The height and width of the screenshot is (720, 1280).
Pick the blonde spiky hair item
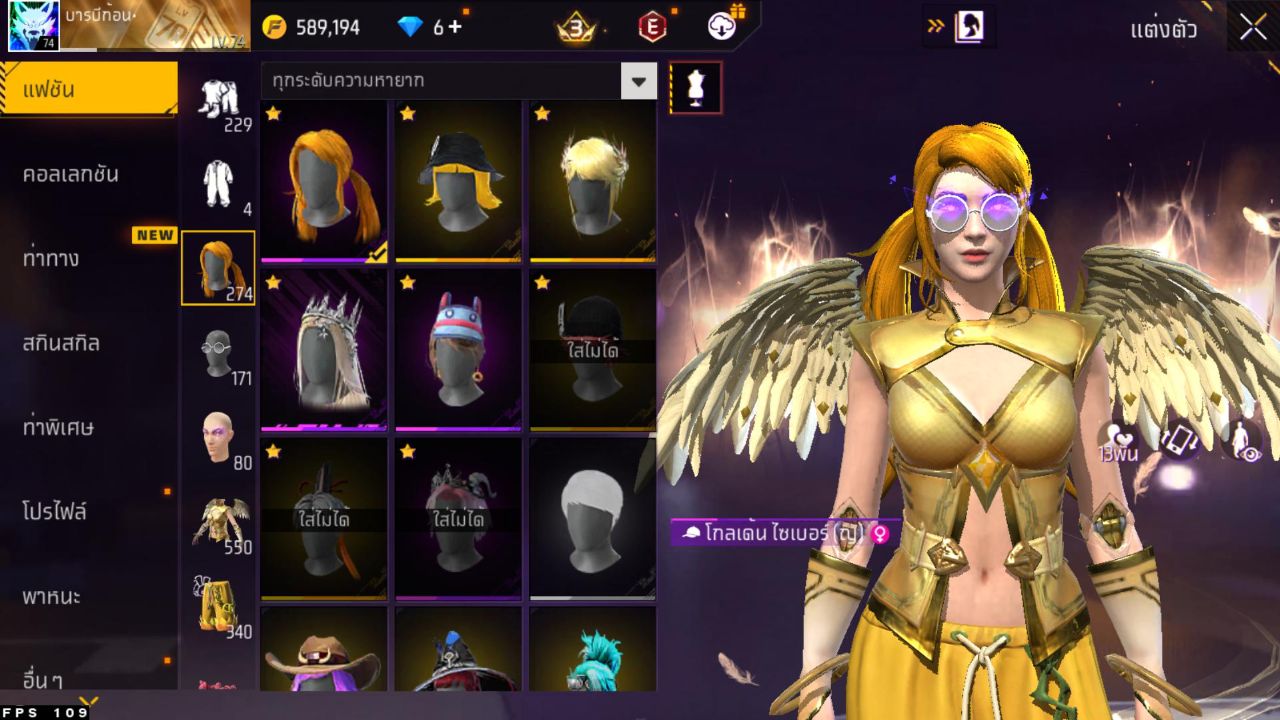pos(592,181)
